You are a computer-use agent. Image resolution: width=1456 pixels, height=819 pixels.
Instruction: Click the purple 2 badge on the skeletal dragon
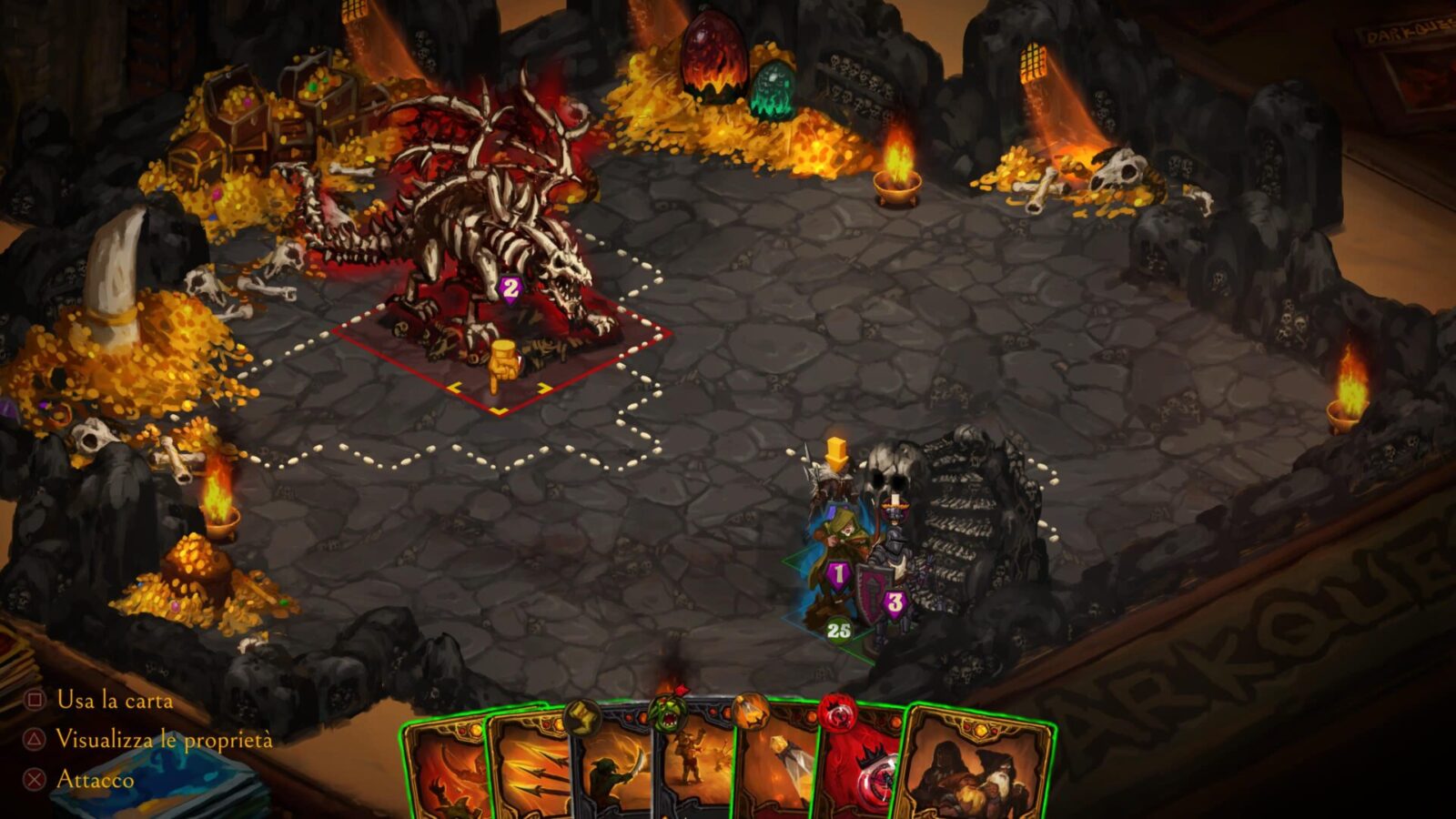(510, 289)
